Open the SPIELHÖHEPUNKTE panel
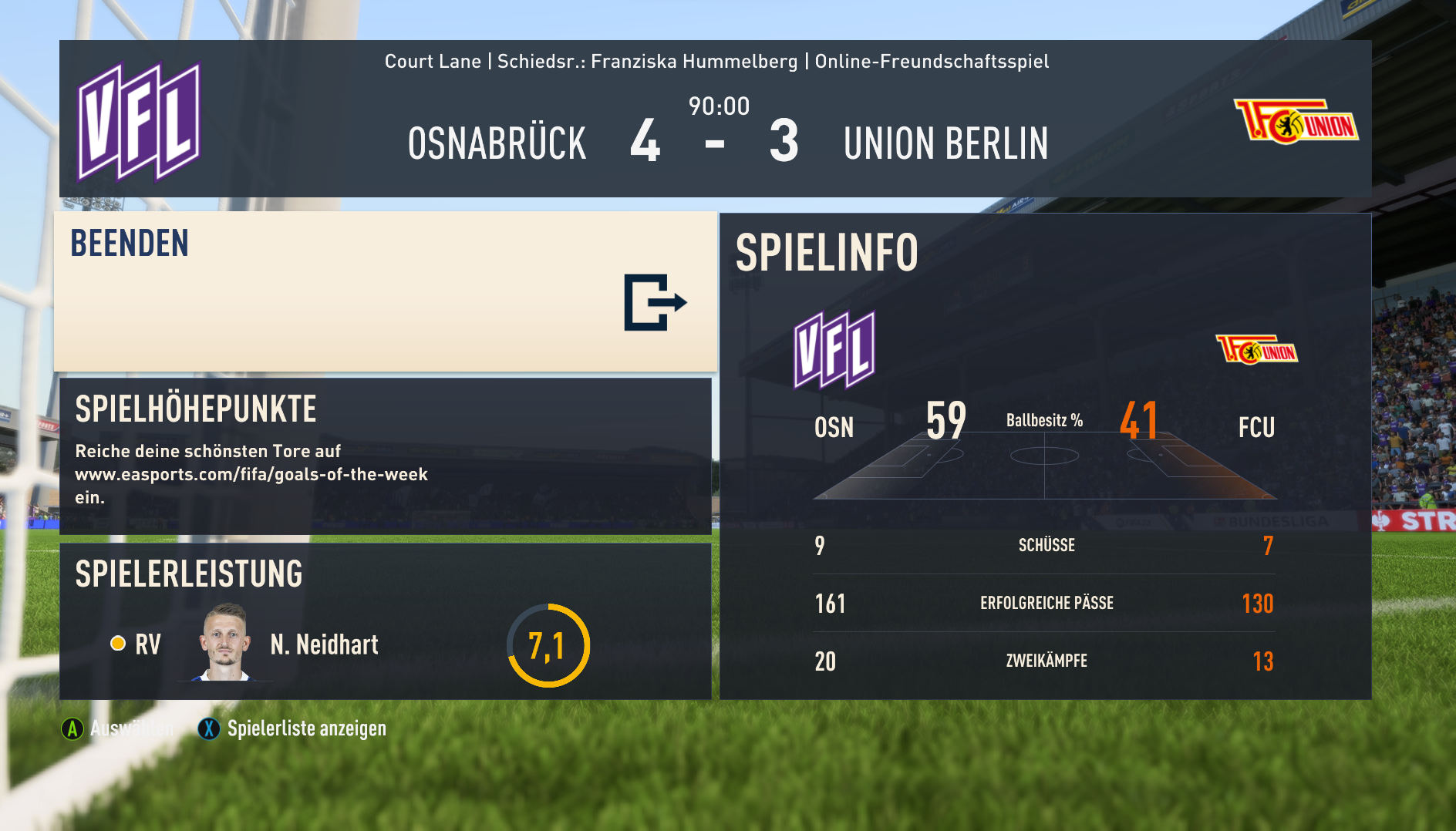1456x831 pixels. pyautogui.click(x=385, y=455)
